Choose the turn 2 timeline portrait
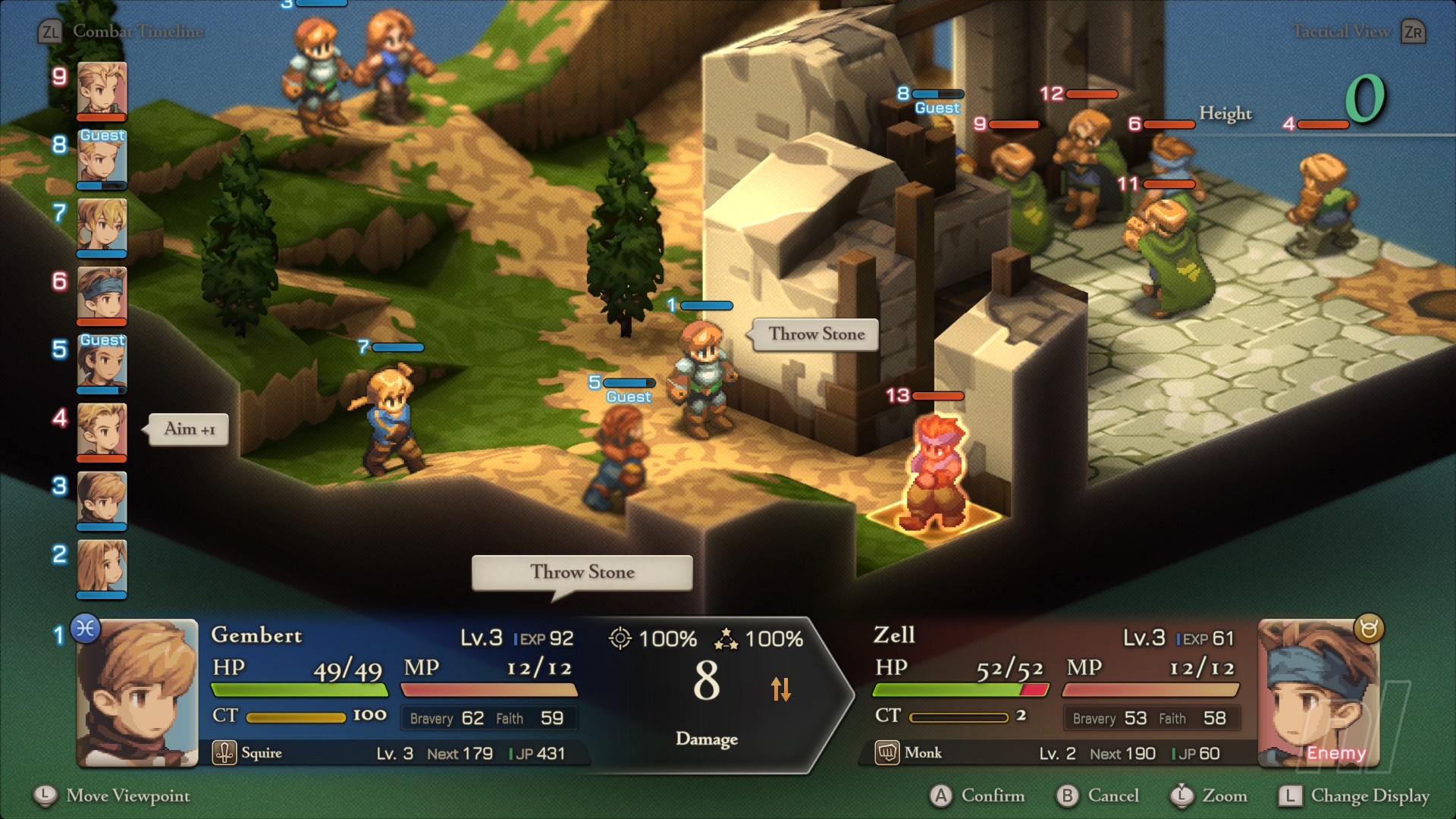 [102, 567]
